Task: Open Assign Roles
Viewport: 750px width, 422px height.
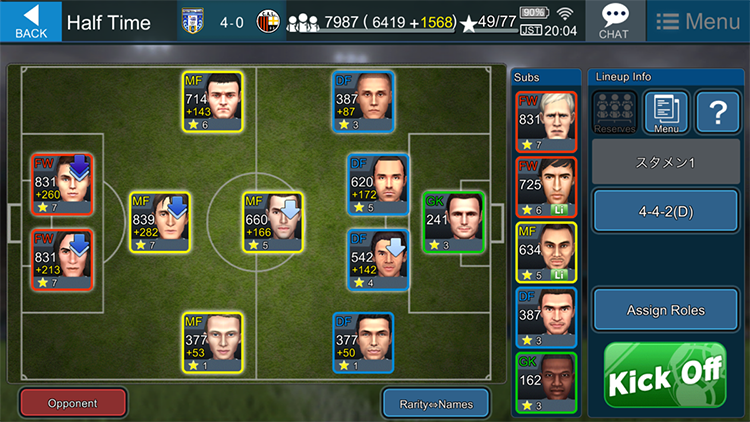Action: point(665,310)
